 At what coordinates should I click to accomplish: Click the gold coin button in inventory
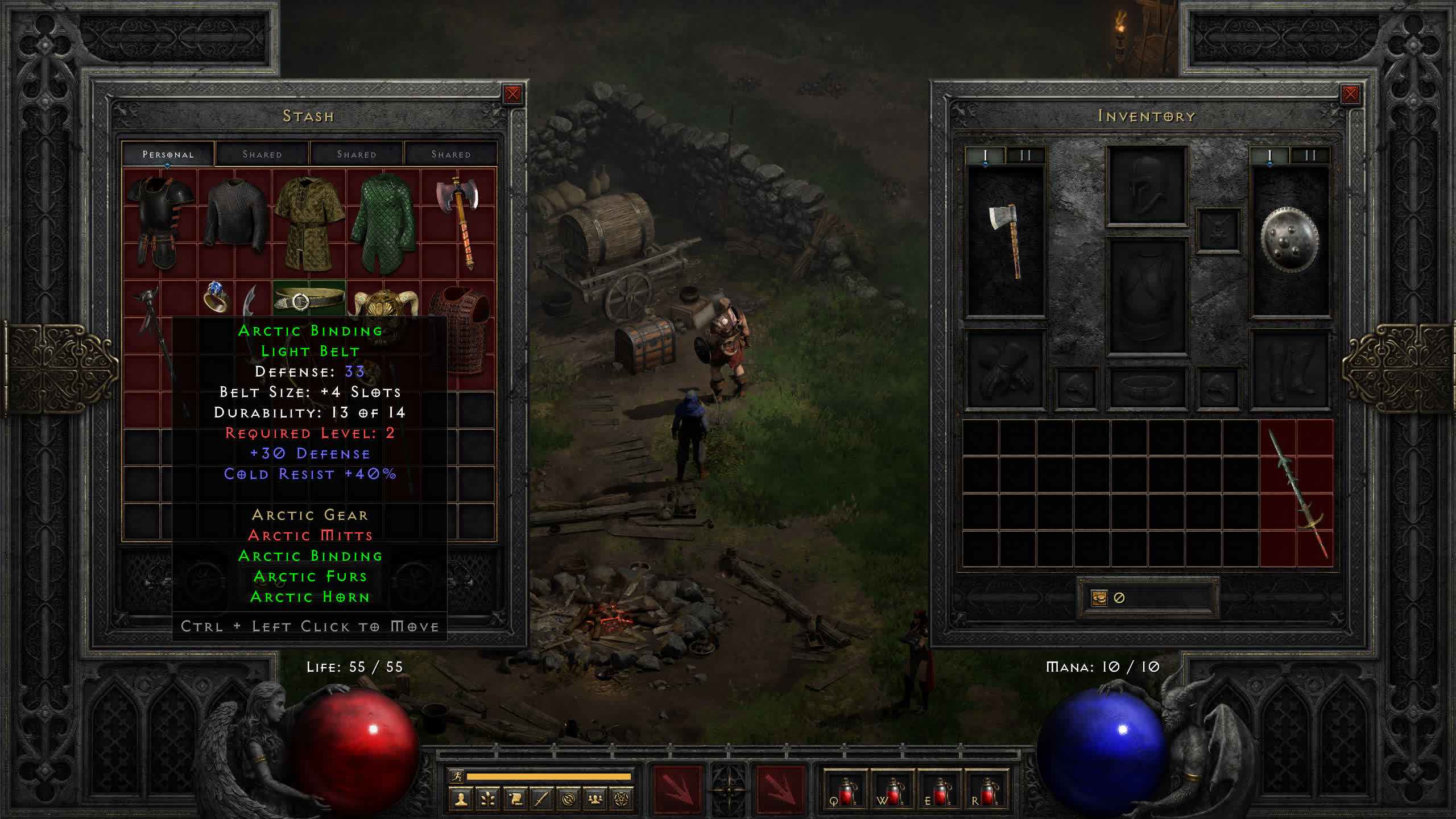1099,598
